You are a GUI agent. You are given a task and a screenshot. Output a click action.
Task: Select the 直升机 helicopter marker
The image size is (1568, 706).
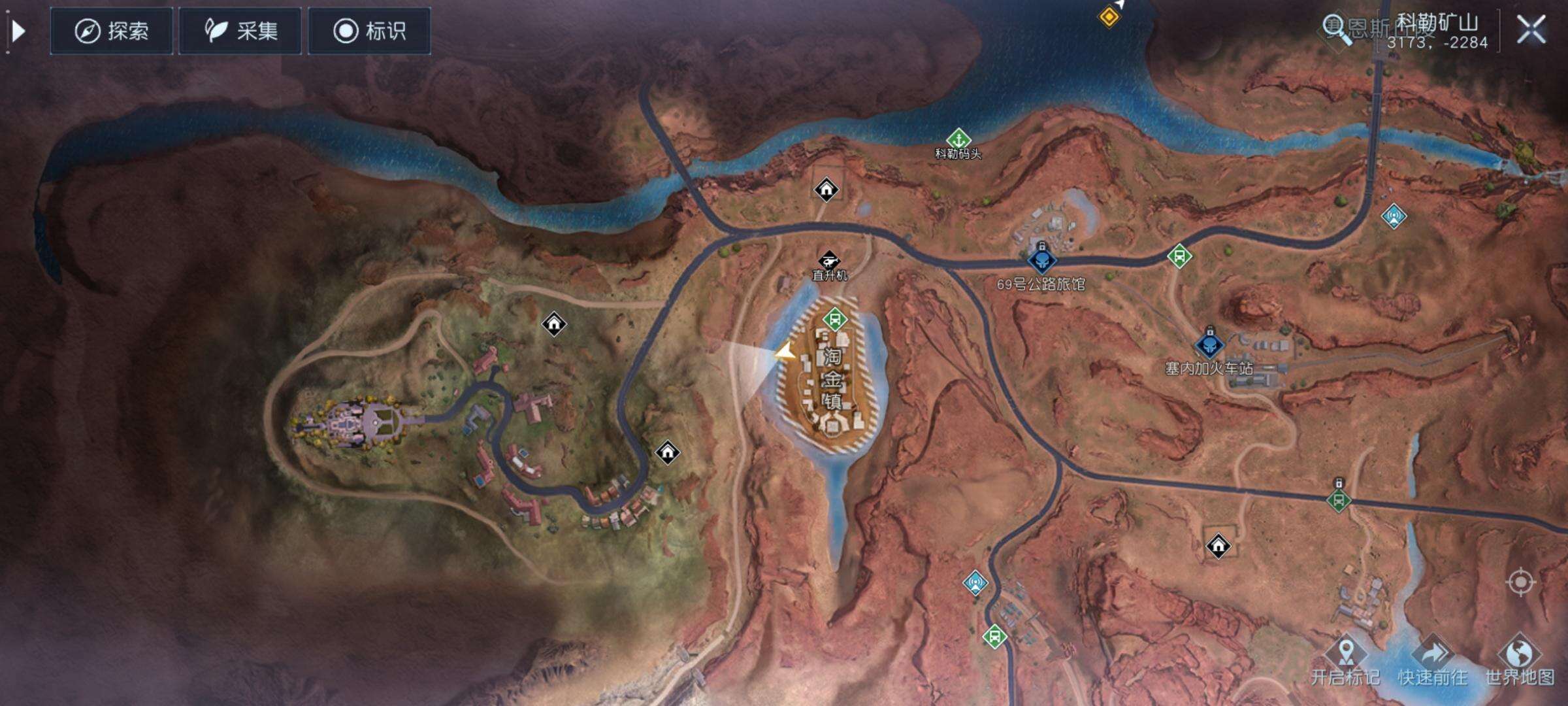[x=828, y=260]
